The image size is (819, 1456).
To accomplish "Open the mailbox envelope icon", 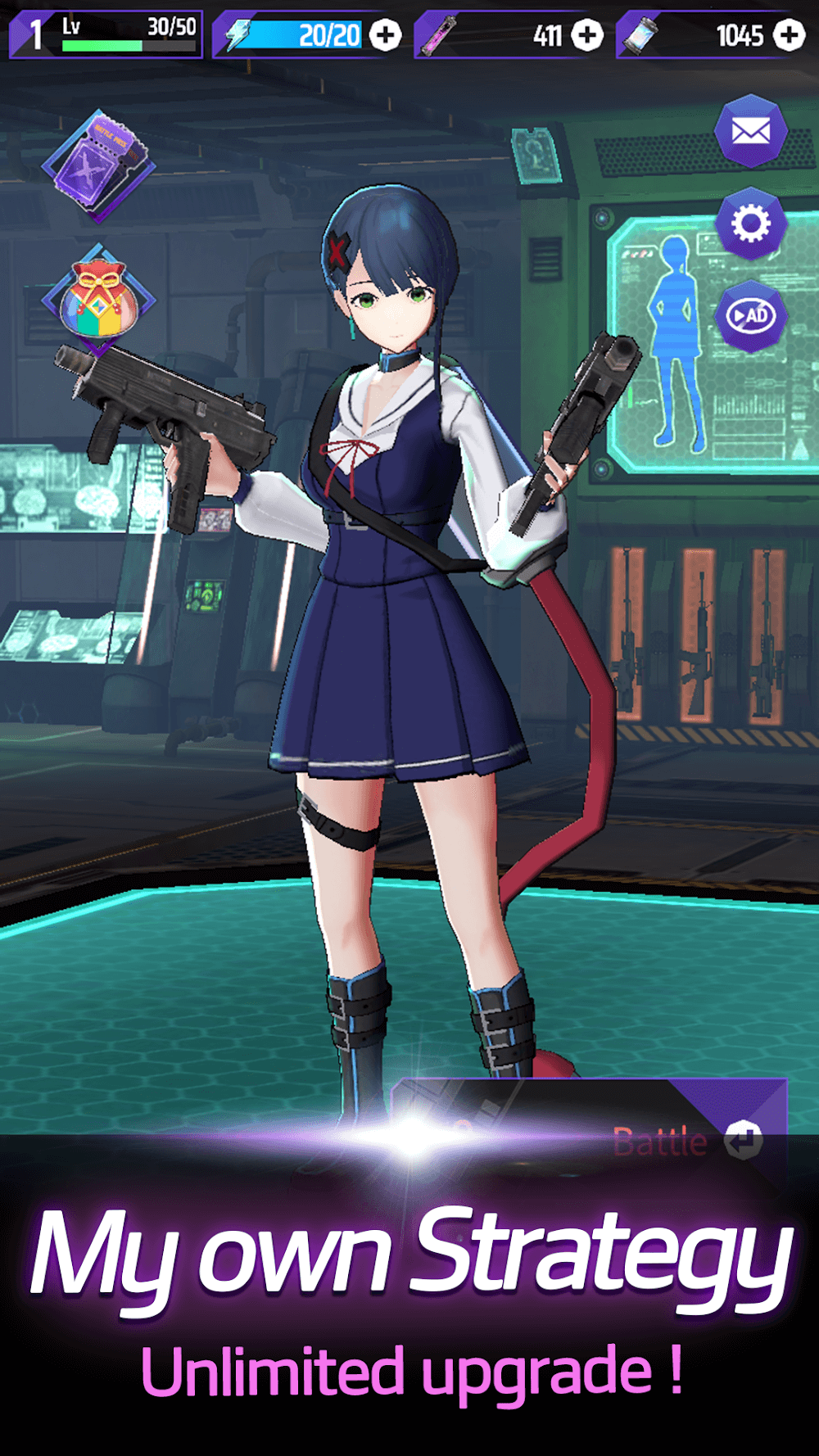I will coord(750,131).
